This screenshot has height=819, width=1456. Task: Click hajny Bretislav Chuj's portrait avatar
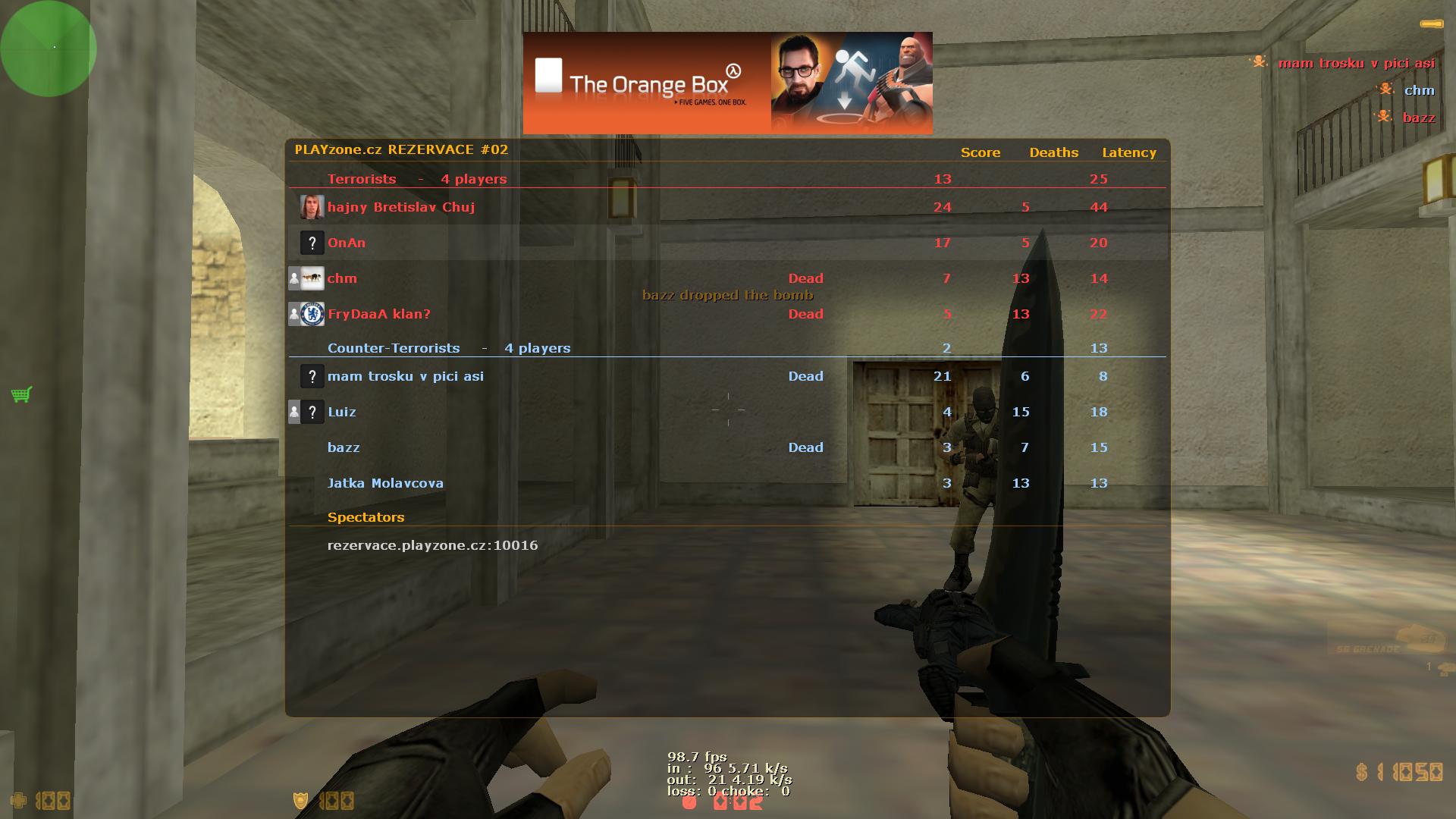click(312, 207)
